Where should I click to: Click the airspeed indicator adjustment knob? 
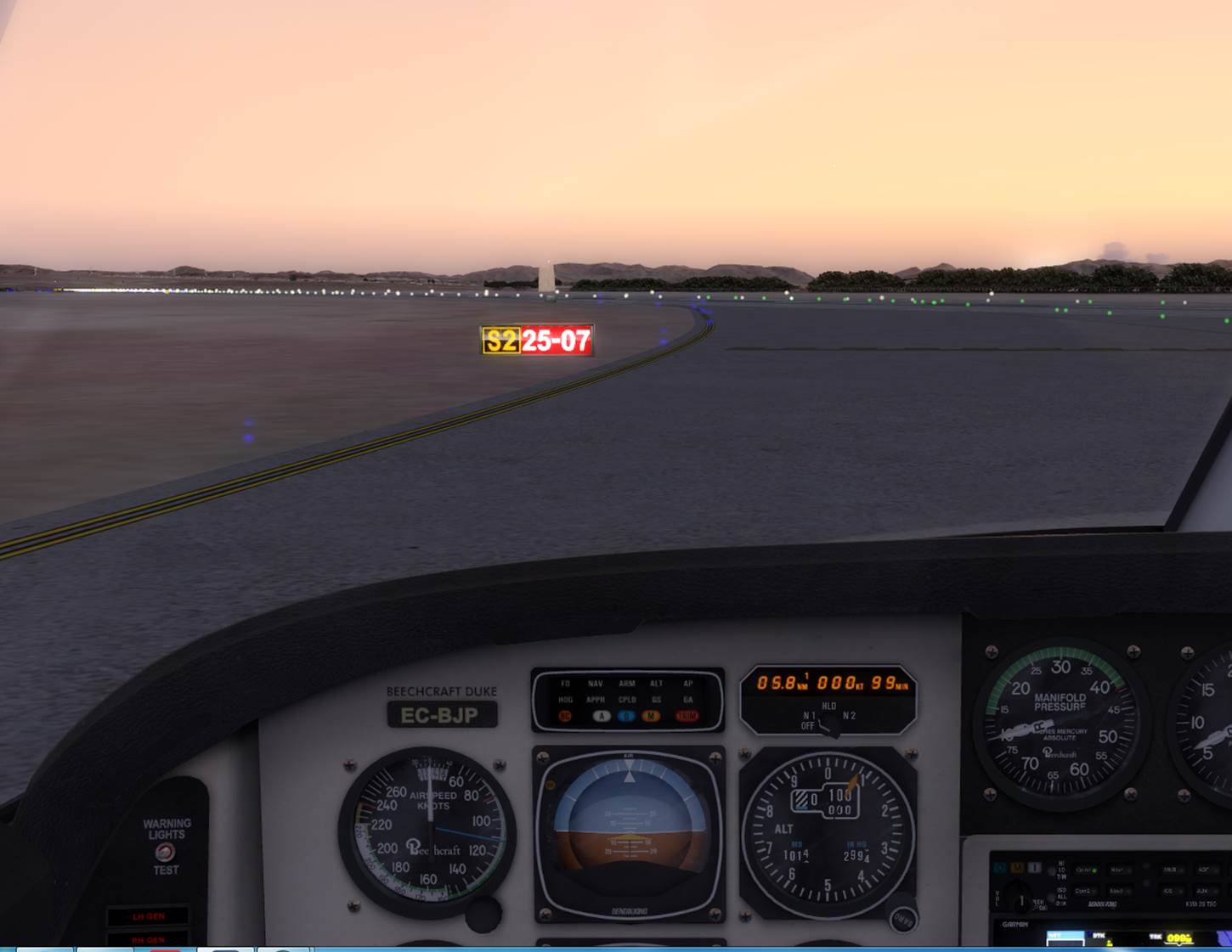click(x=483, y=914)
